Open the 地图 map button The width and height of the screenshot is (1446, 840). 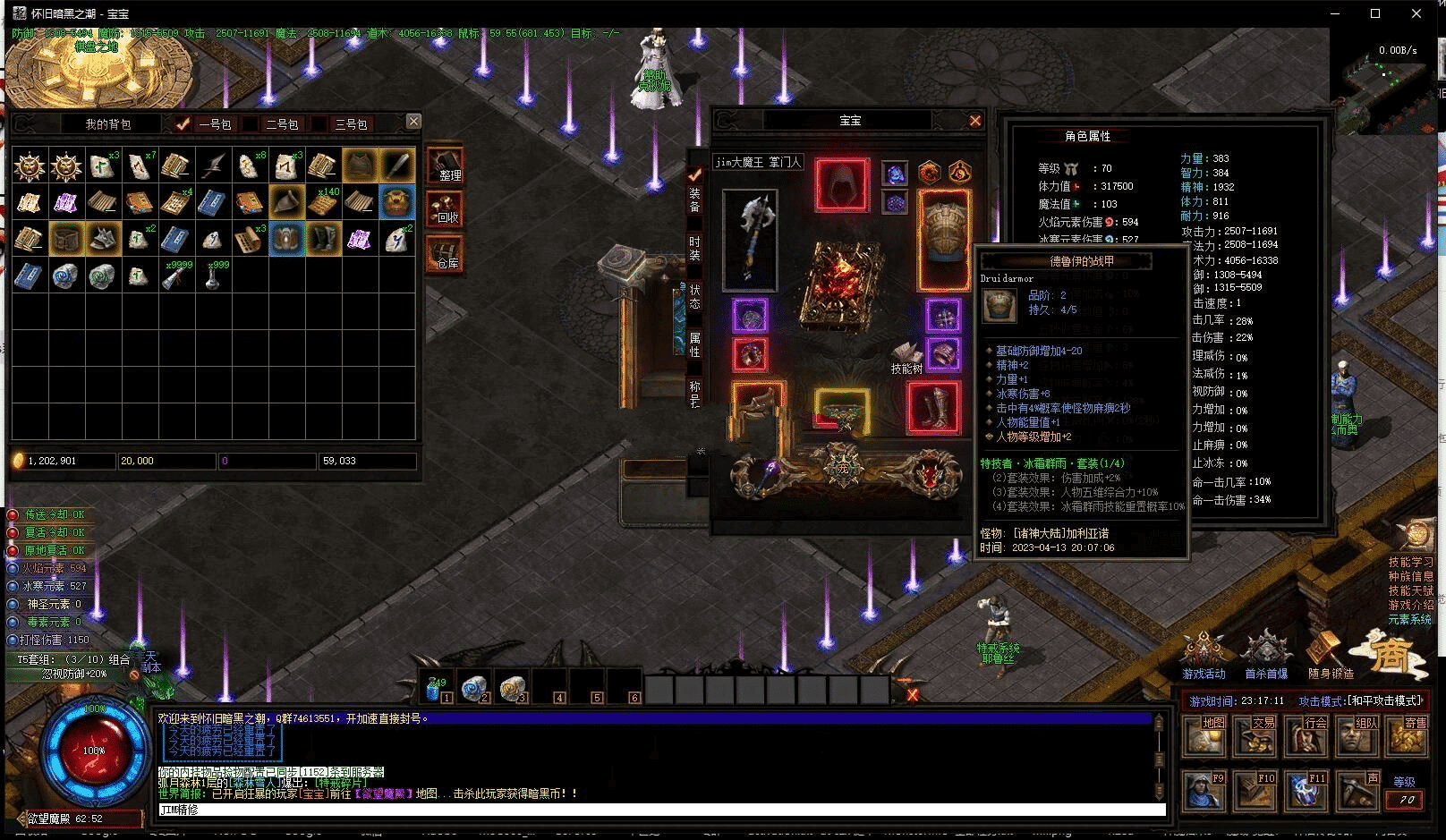[1204, 734]
